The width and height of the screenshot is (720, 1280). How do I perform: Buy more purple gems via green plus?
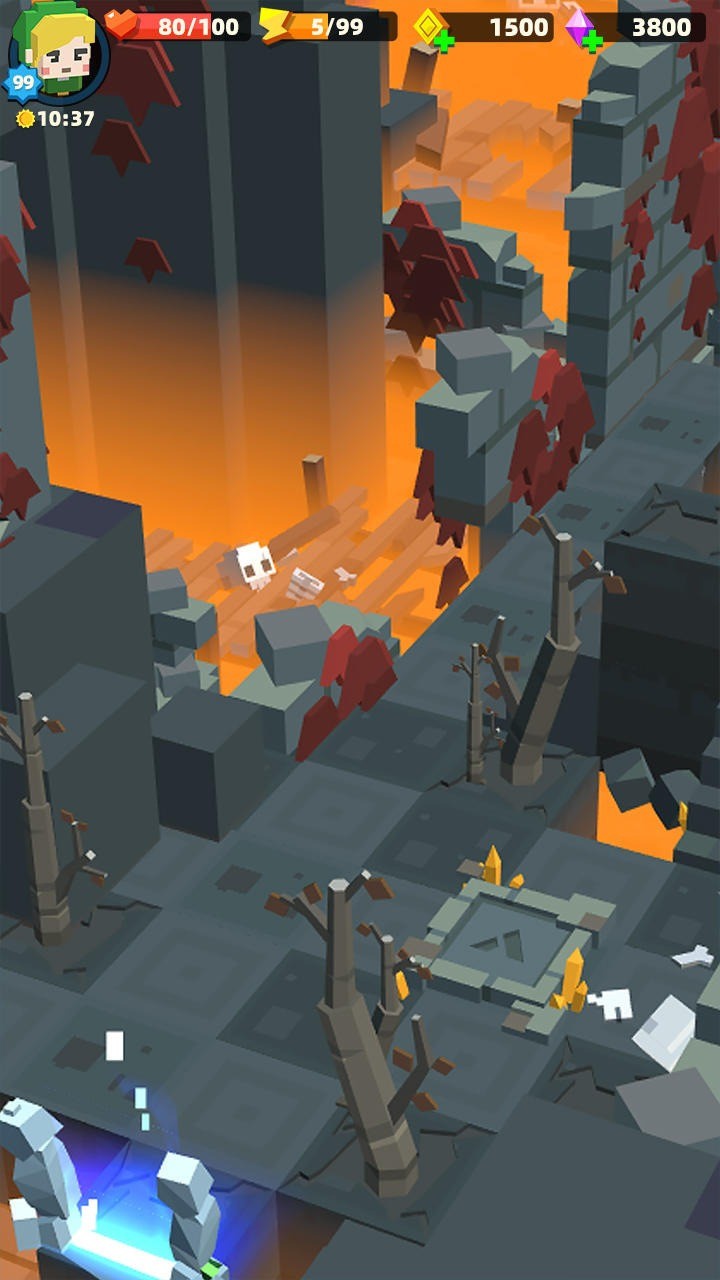pos(592,41)
